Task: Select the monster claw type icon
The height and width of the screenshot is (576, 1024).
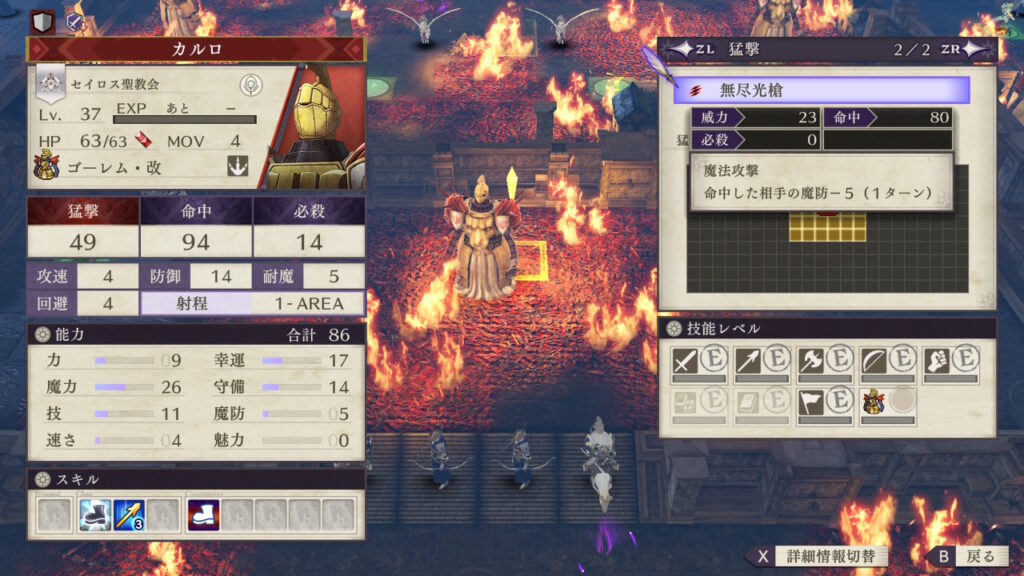Action: [238, 167]
